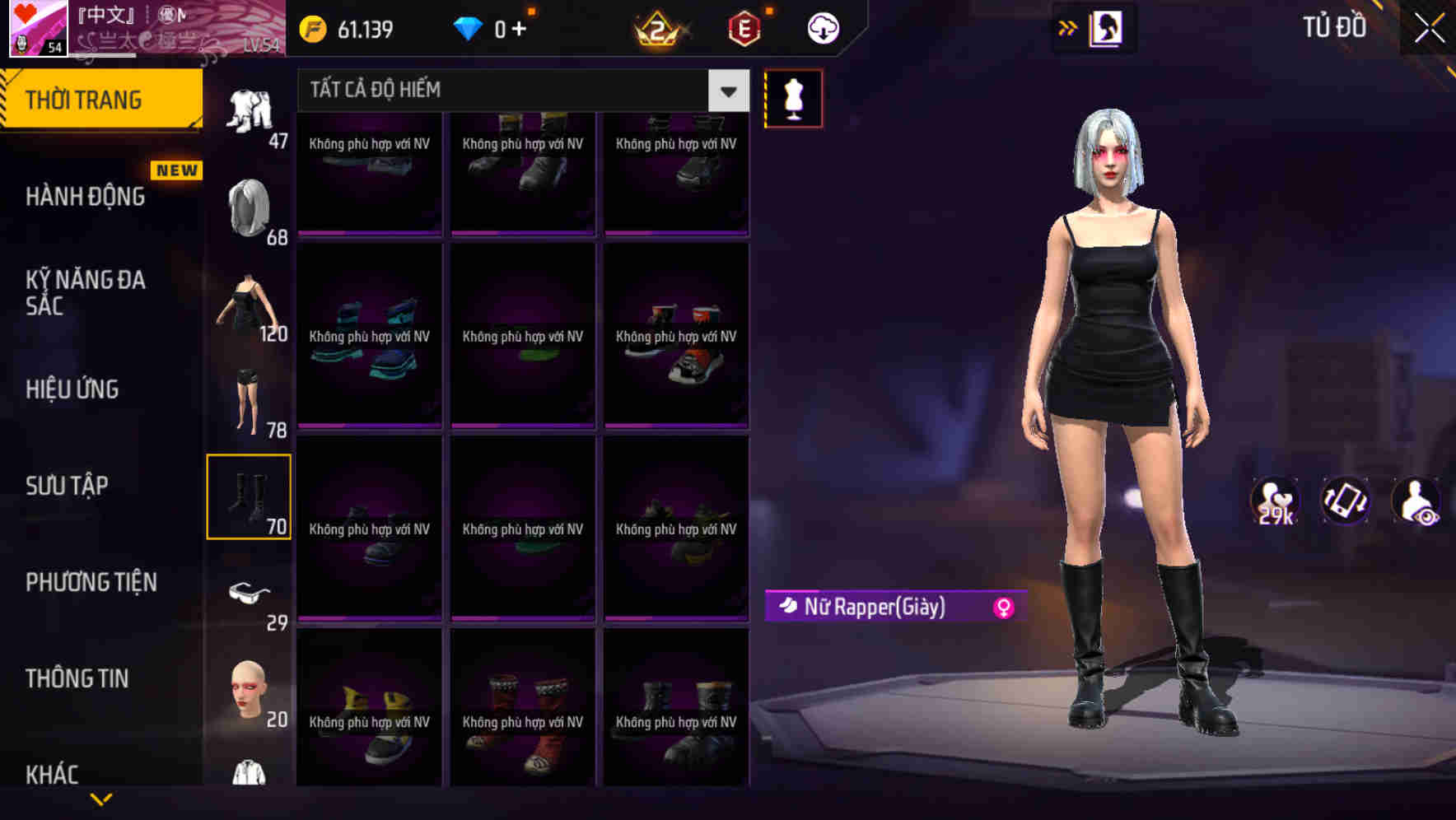The height and width of the screenshot is (820, 1456).
Task: Open the jacket category showing 68 items
Action: click(250, 207)
